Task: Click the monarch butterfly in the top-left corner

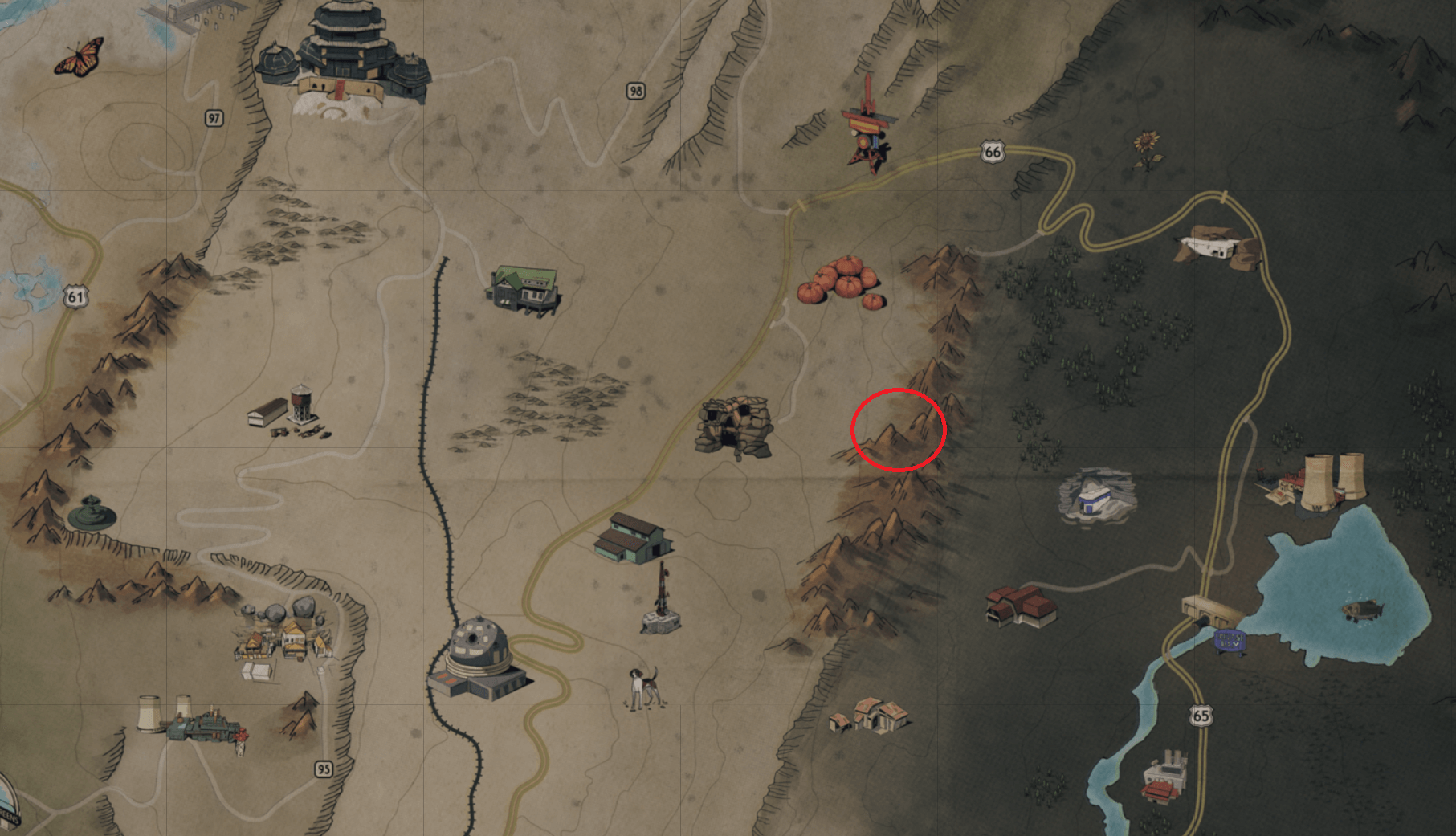Action: (80, 56)
